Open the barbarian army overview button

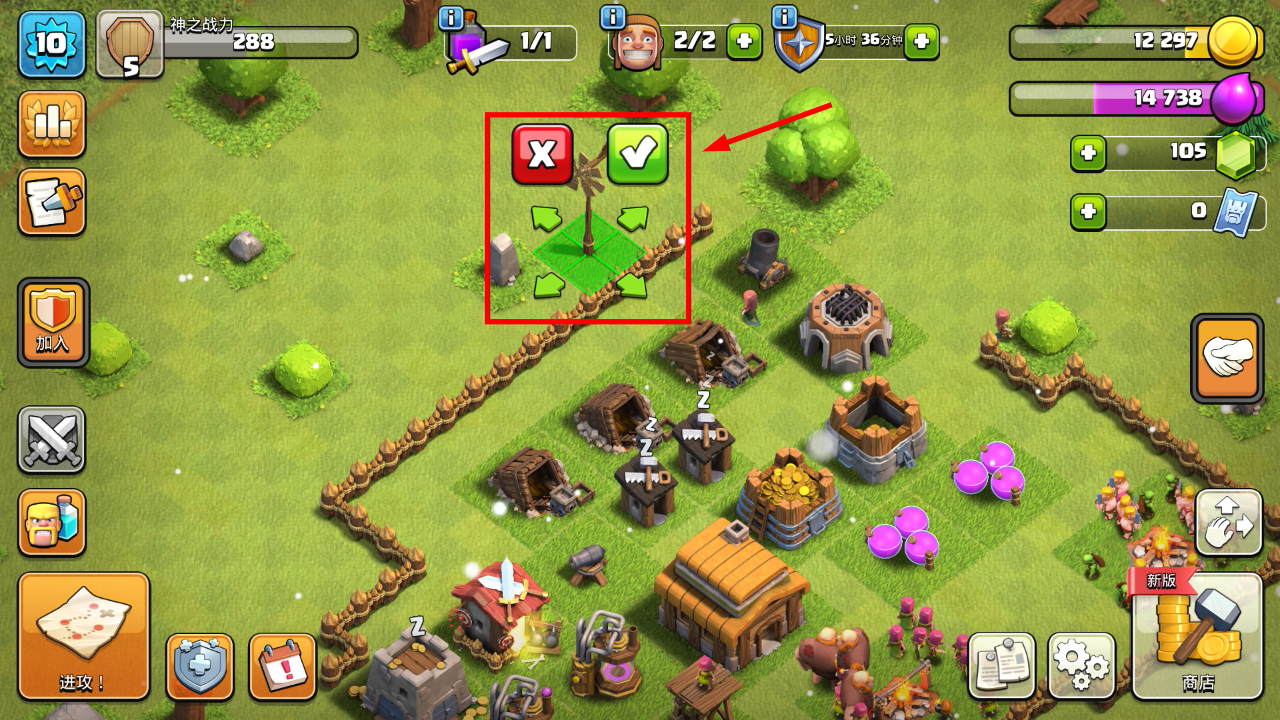(51, 522)
